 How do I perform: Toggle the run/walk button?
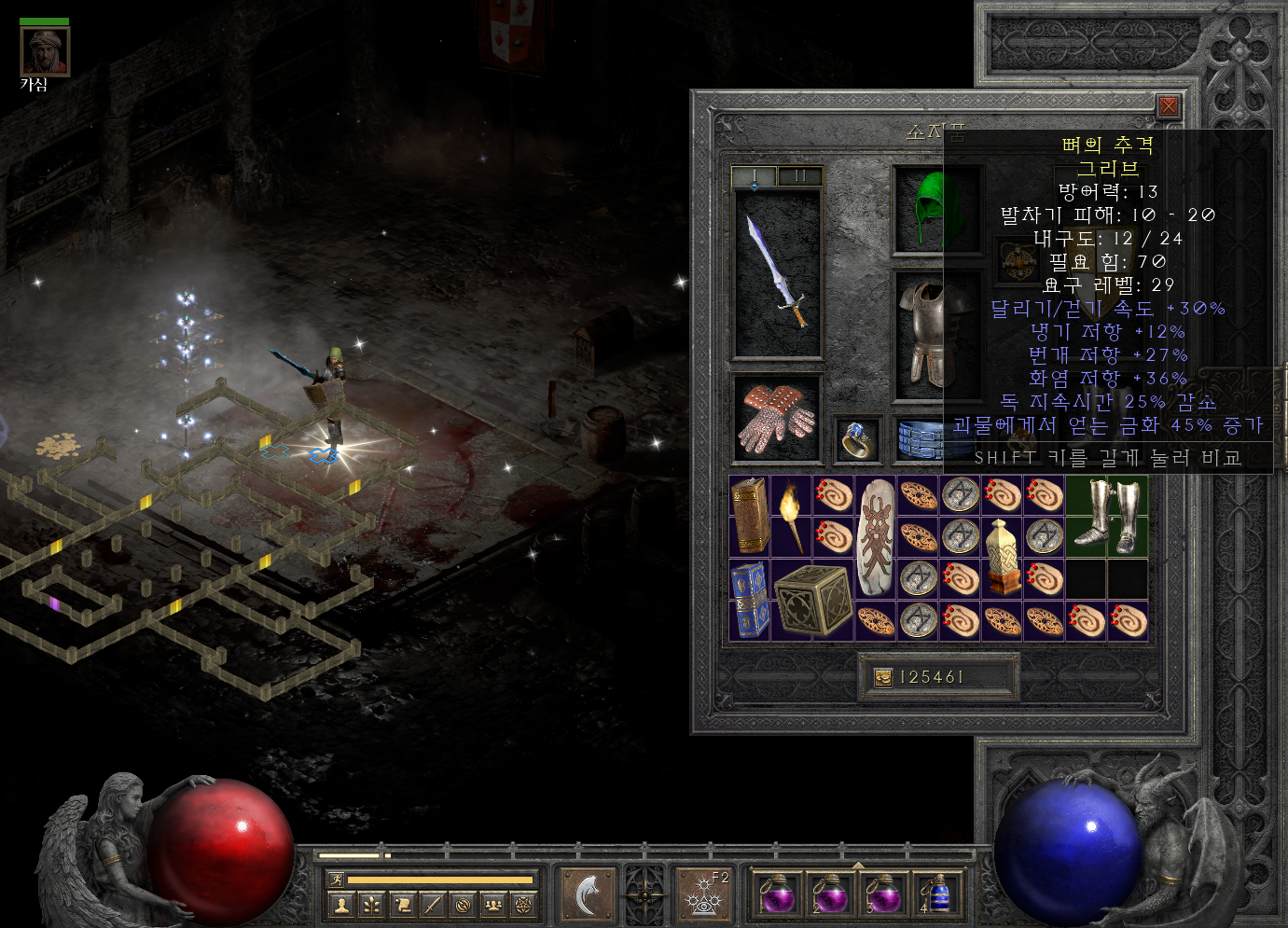click(336, 879)
